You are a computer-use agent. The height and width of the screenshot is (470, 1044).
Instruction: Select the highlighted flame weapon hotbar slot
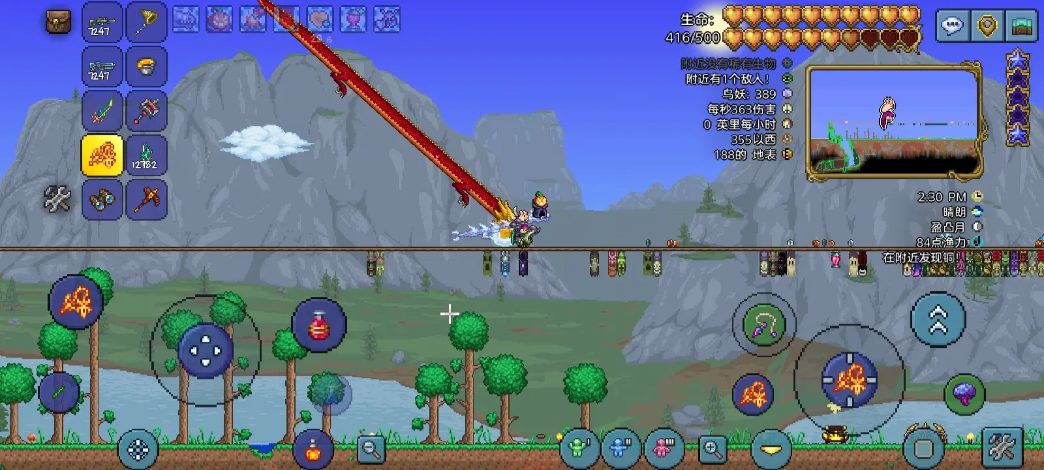coord(102,154)
